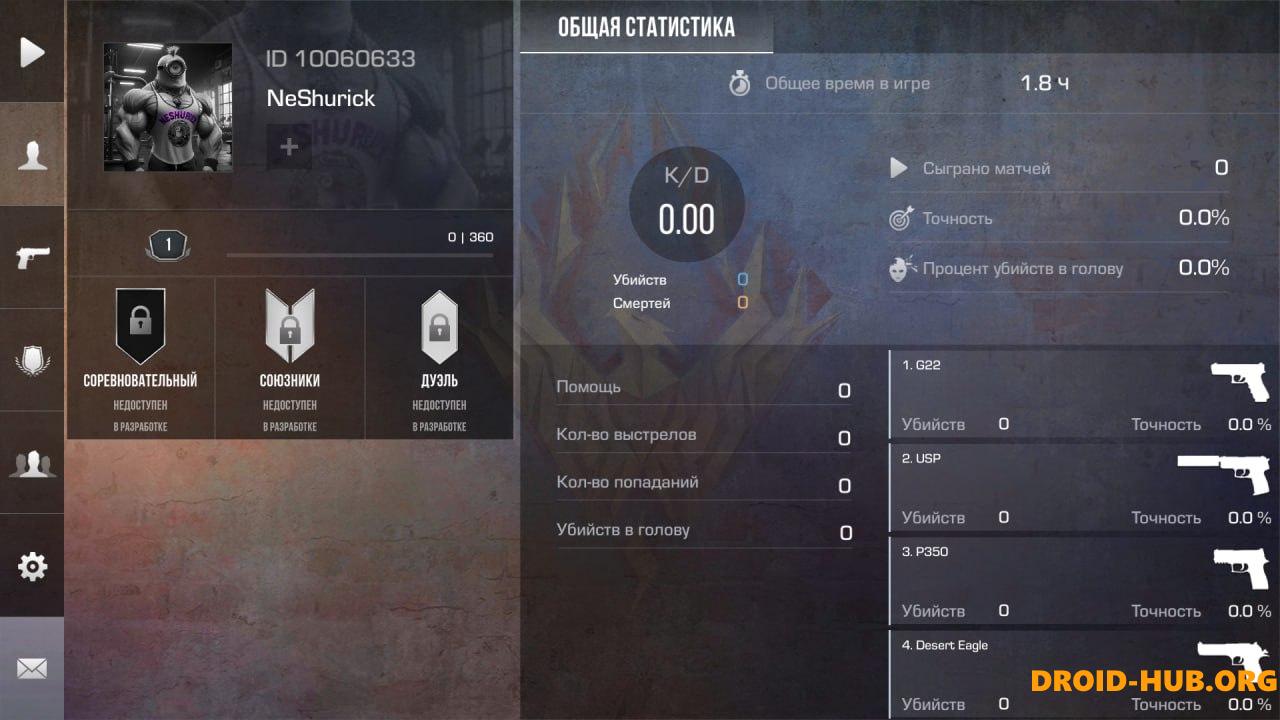Image resolution: width=1280 pixels, height=720 pixels.
Task: Click the accuracy target icon in stats
Action: coord(898,218)
